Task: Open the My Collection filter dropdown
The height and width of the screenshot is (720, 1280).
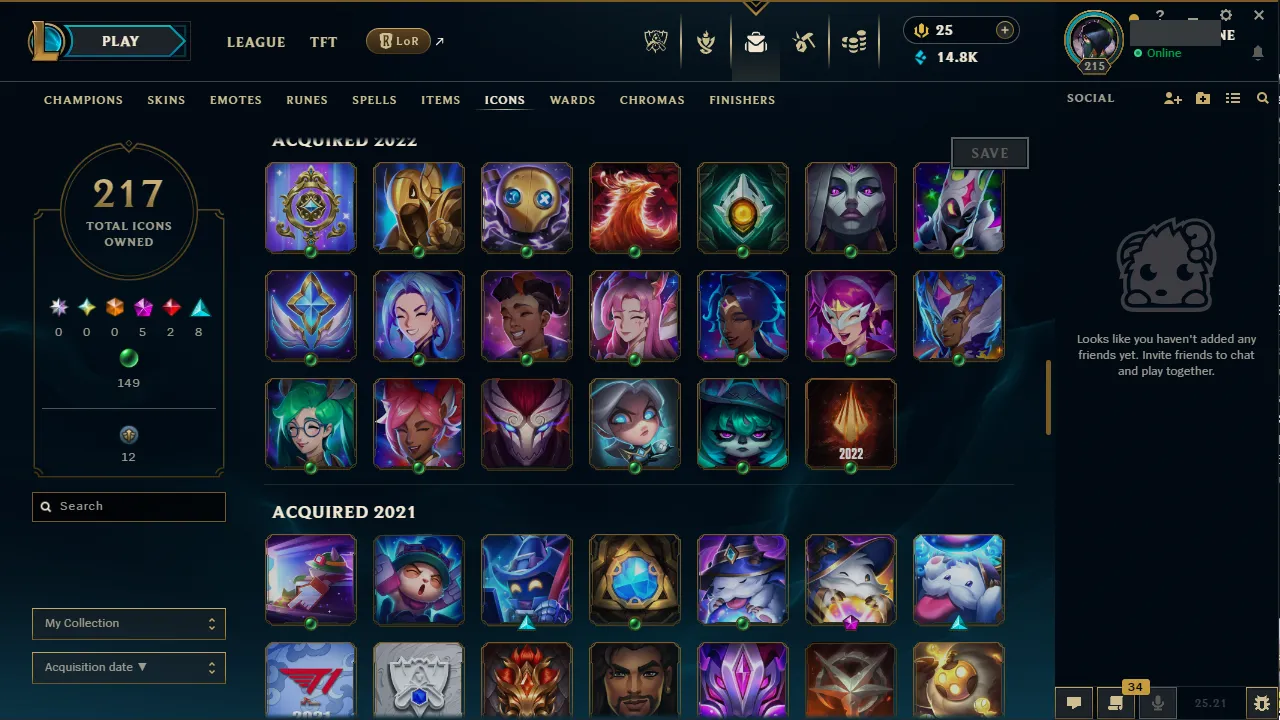Action: coord(128,623)
